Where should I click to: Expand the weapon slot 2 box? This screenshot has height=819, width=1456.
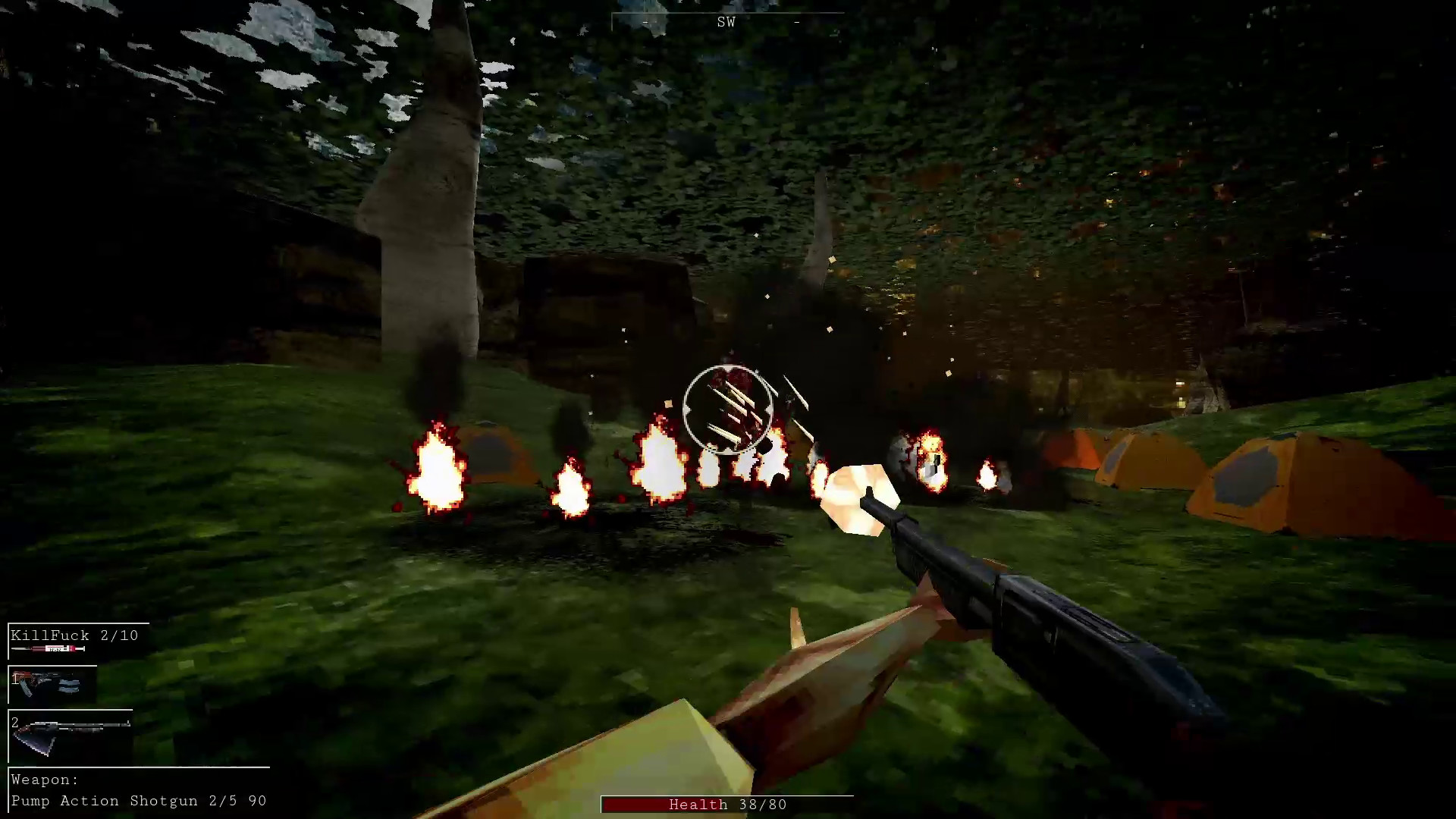[70, 736]
